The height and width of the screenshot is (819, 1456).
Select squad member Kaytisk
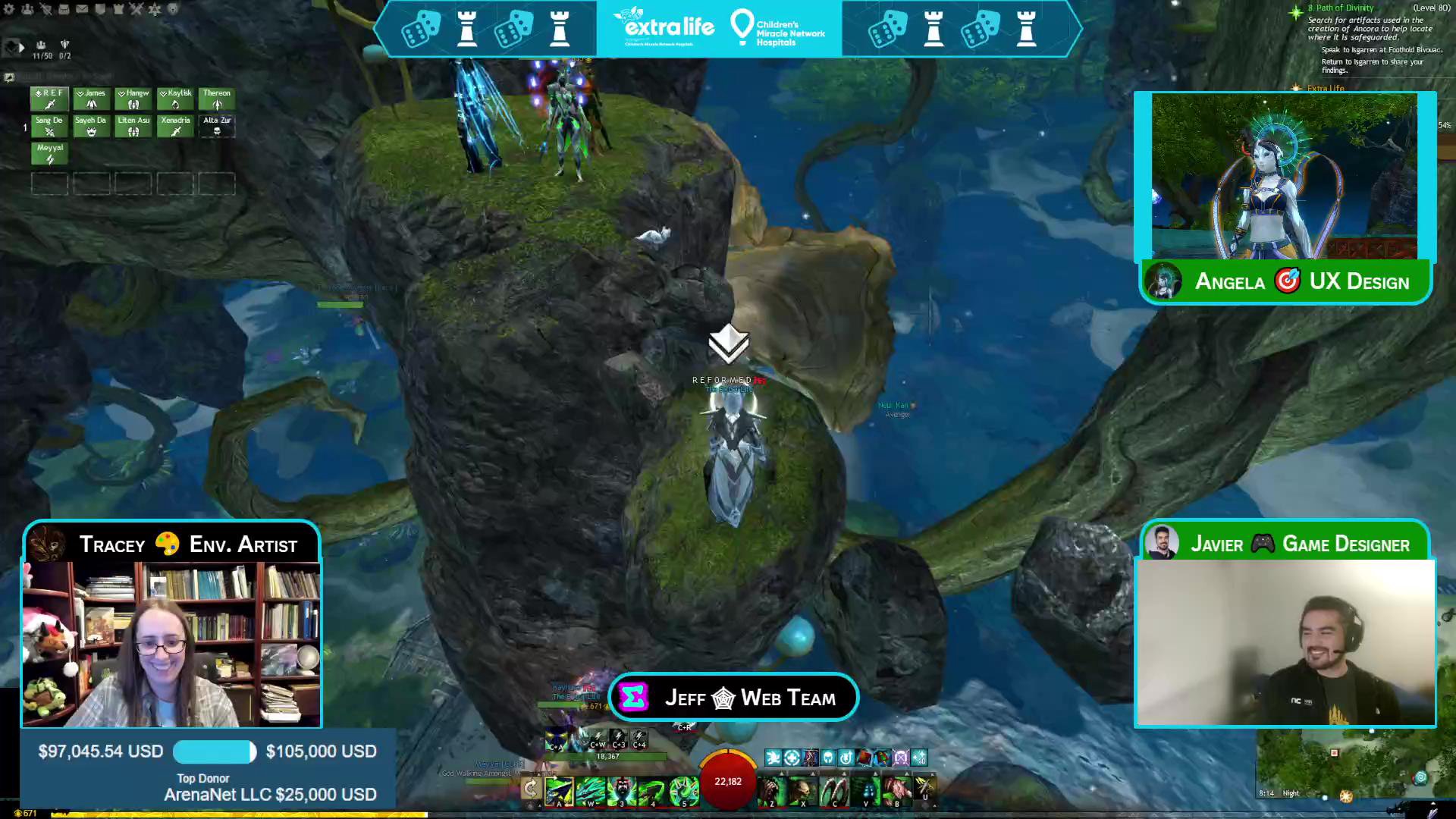[175, 99]
